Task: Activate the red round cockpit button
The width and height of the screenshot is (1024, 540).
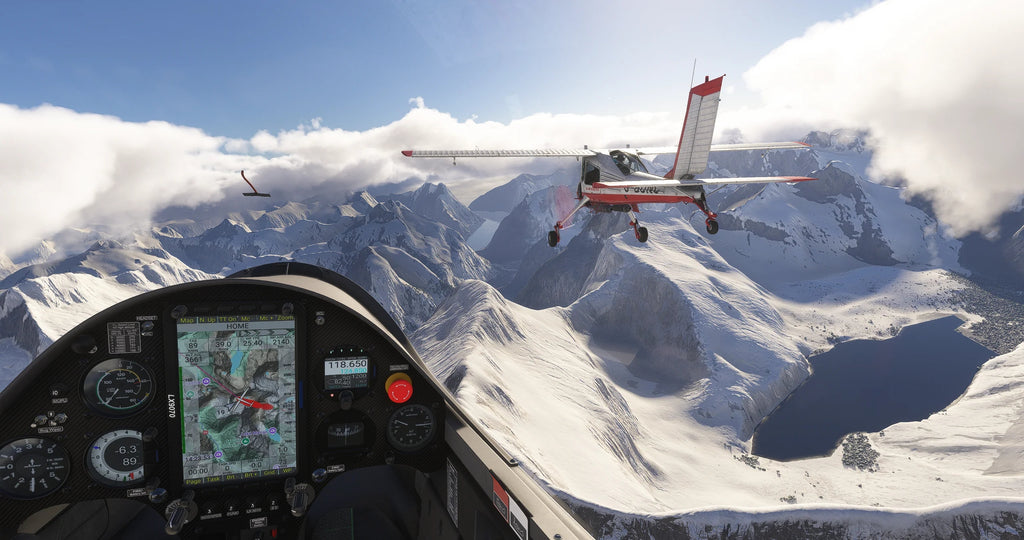Action: pyautogui.click(x=399, y=388)
